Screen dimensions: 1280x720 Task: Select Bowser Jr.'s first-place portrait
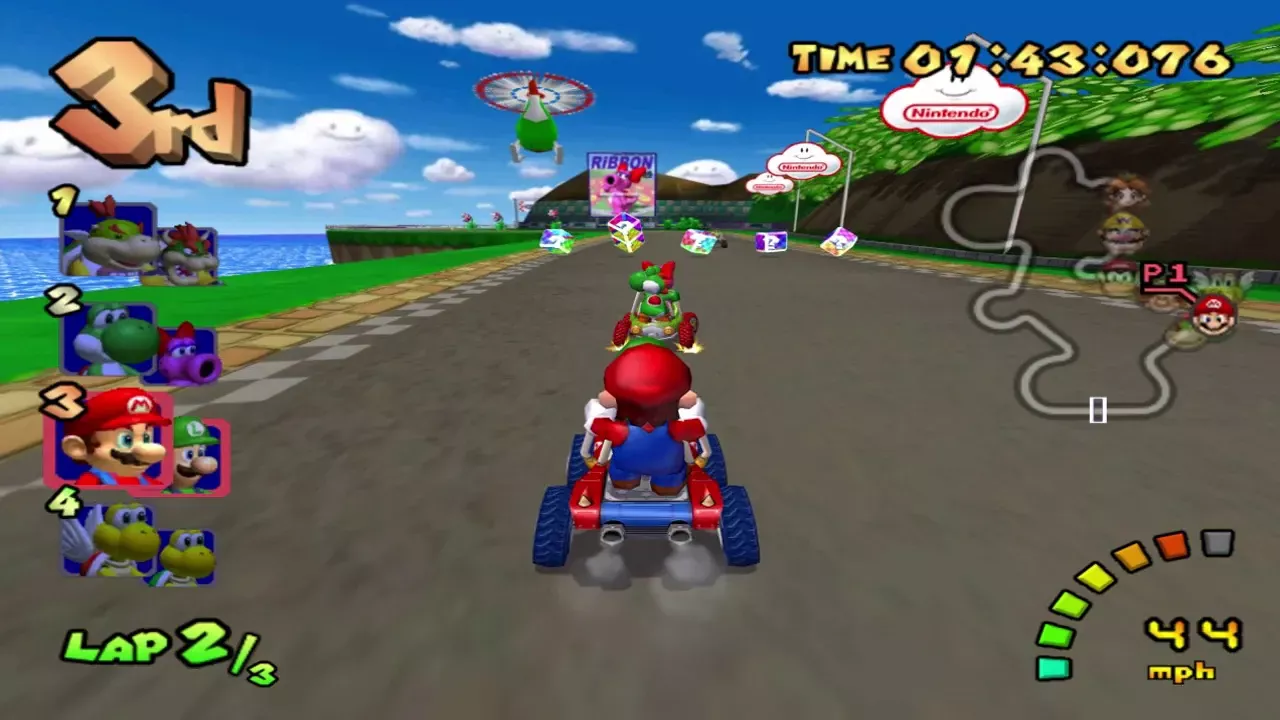pyautogui.click(x=108, y=240)
